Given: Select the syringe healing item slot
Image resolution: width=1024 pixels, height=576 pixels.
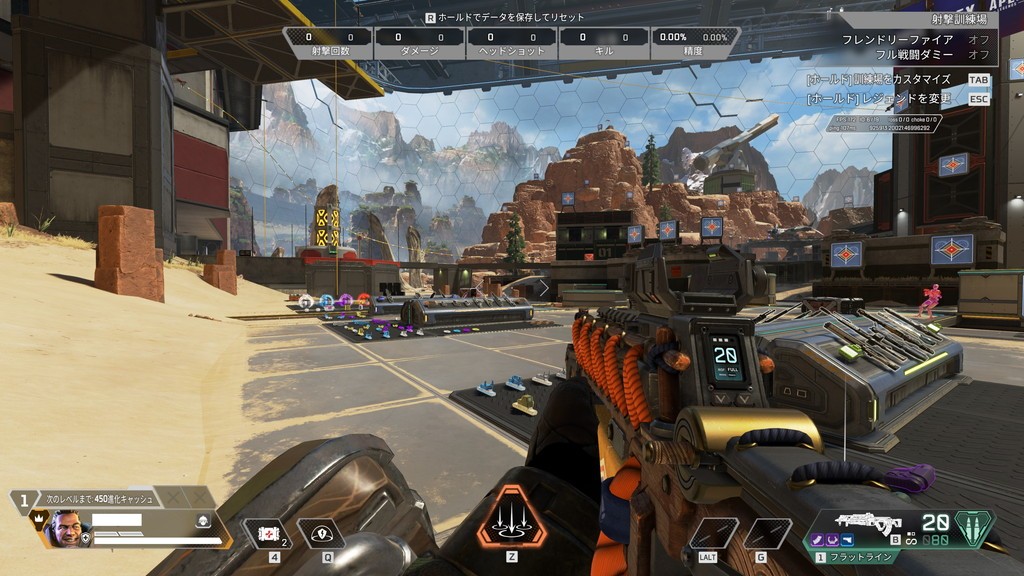Looking at the screenshot, I should point(267,534).
